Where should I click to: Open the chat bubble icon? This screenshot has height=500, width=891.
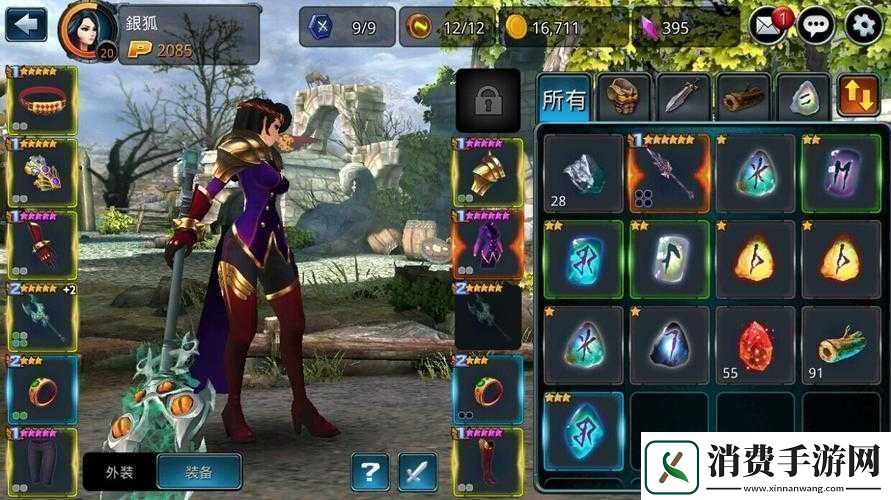click(816, 25)
